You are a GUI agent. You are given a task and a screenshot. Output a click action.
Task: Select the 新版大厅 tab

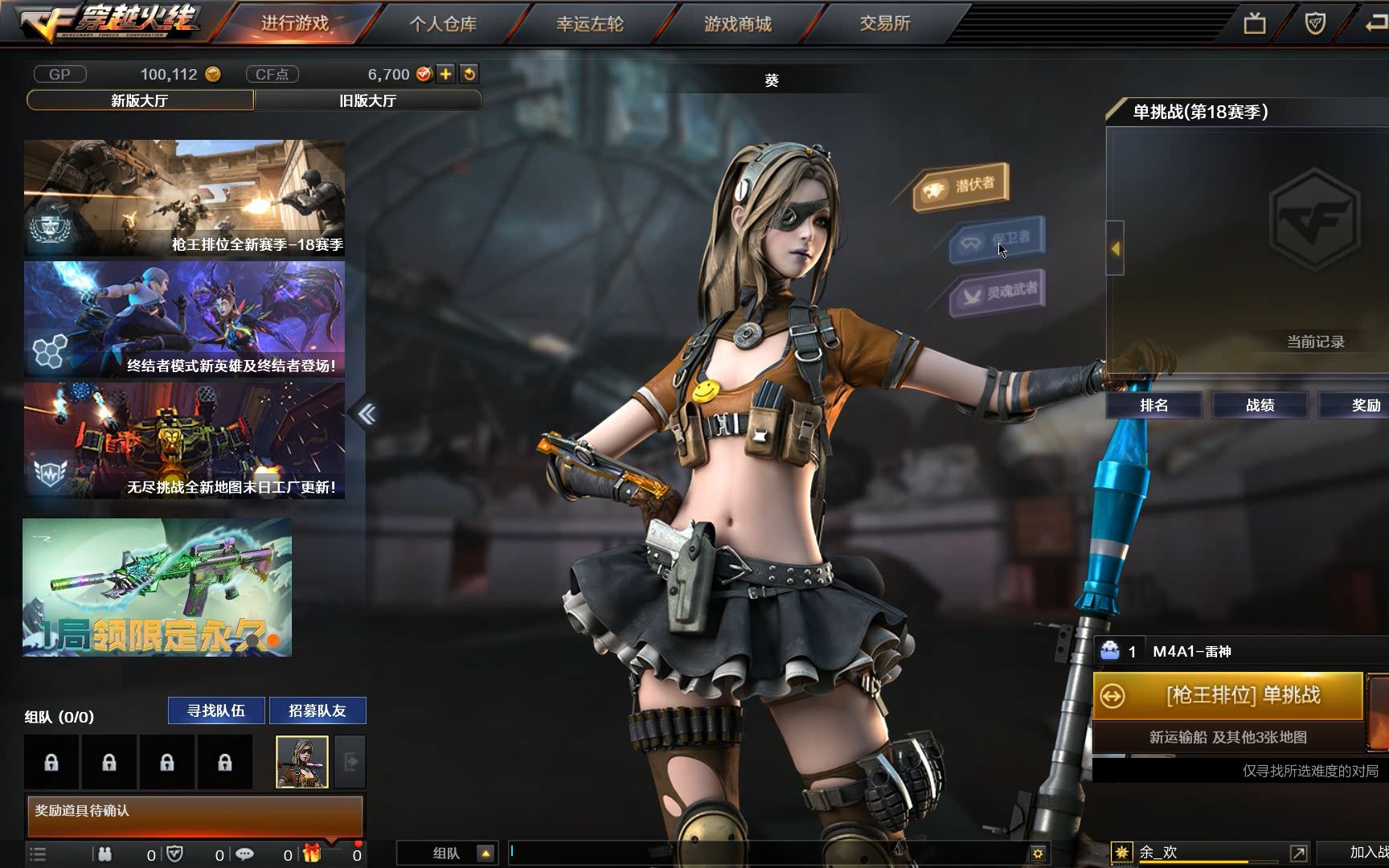[x=140, y=100]
